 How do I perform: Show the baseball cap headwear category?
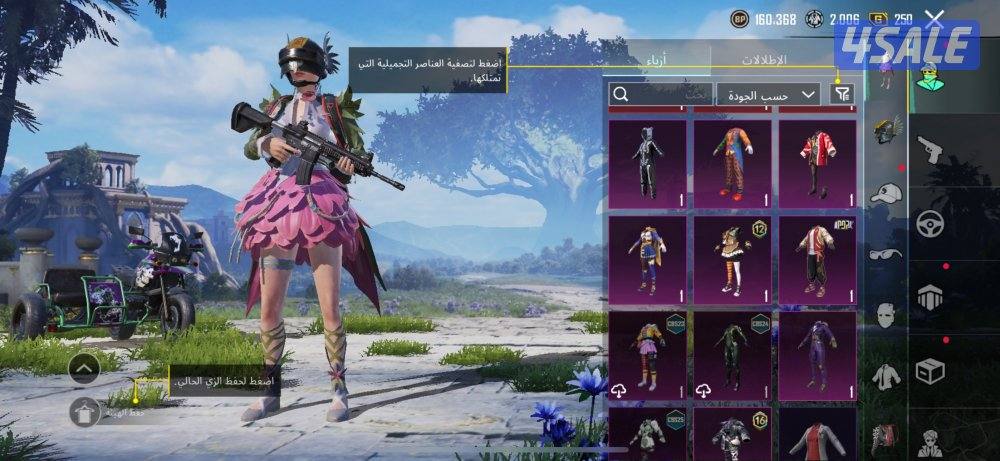885,193
